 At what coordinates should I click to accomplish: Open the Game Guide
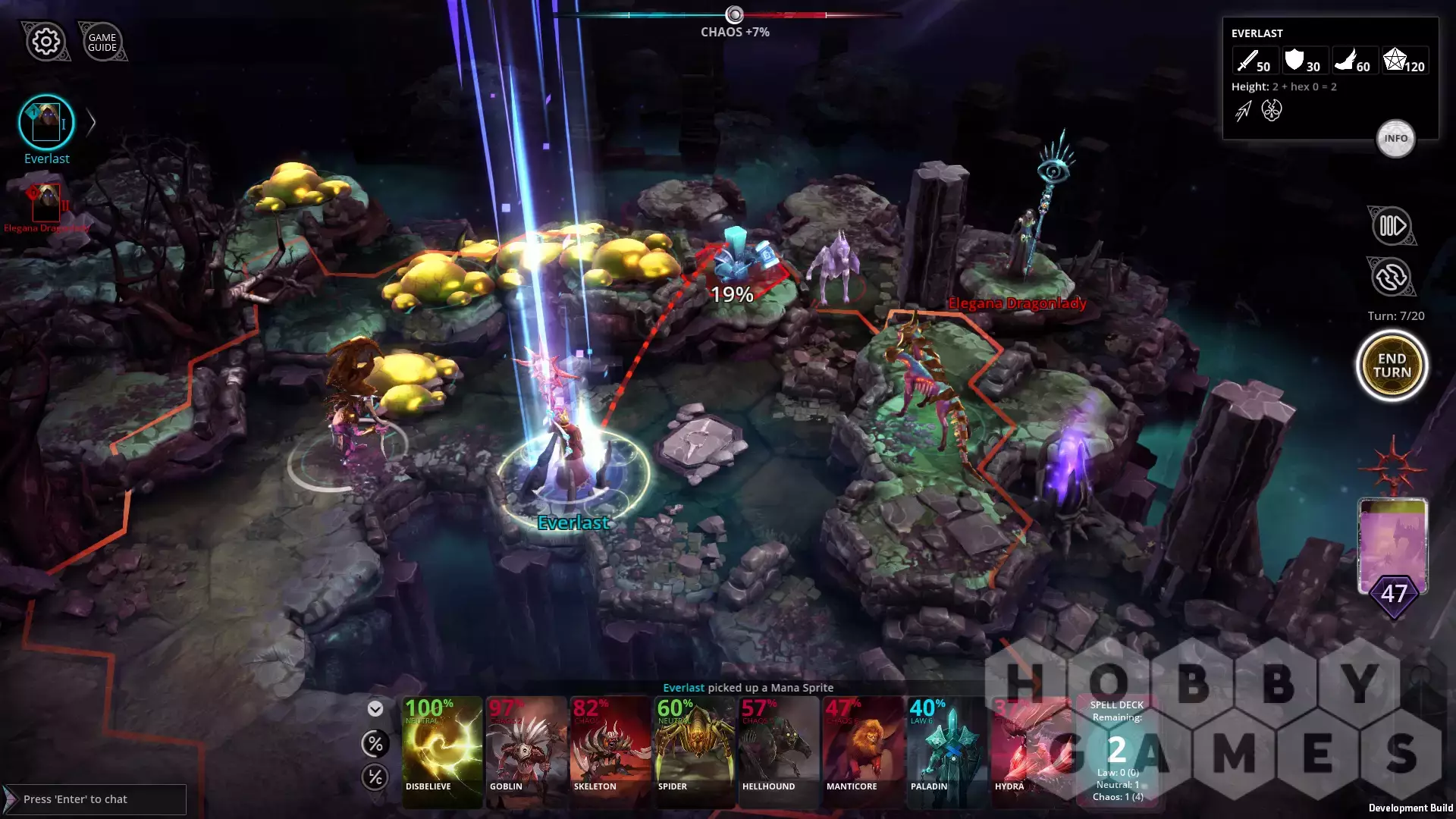coord(102,42)
